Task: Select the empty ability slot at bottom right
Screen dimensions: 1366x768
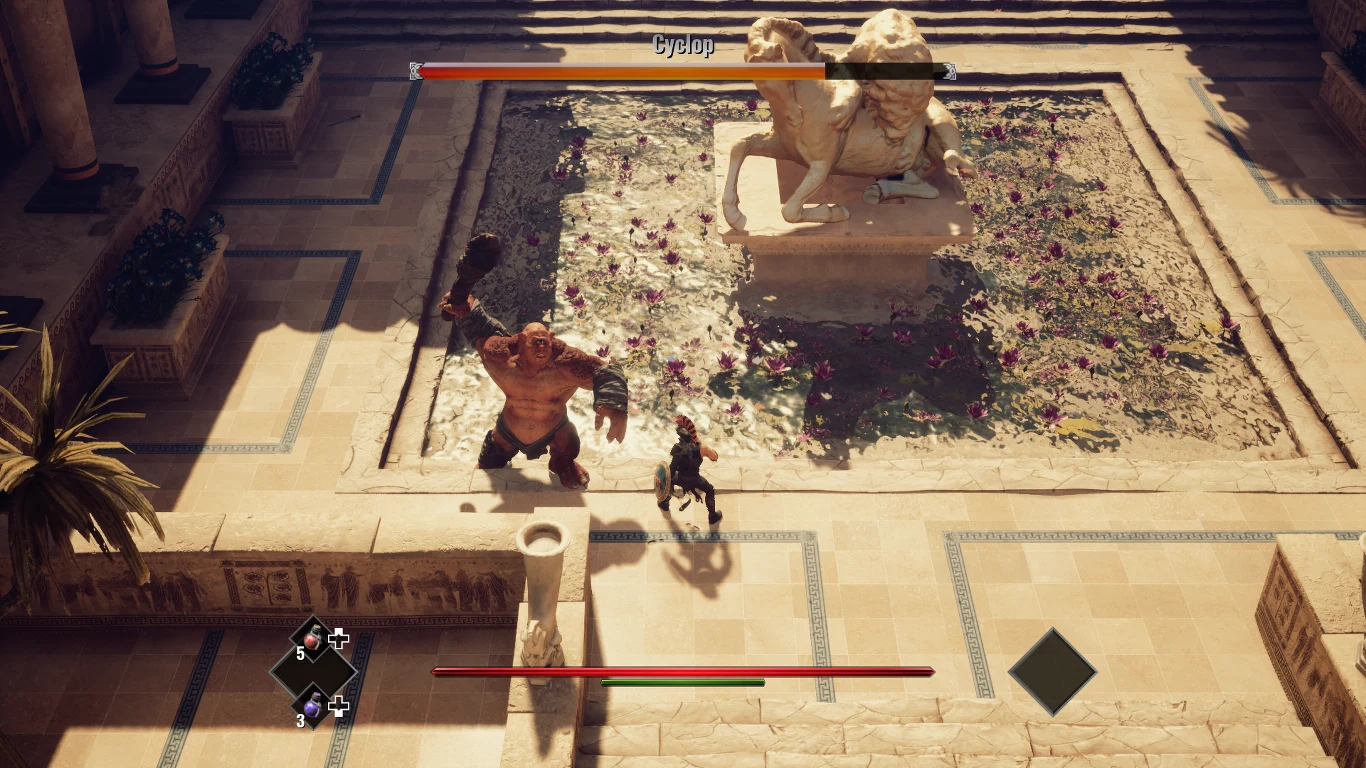Action: 1052,672
